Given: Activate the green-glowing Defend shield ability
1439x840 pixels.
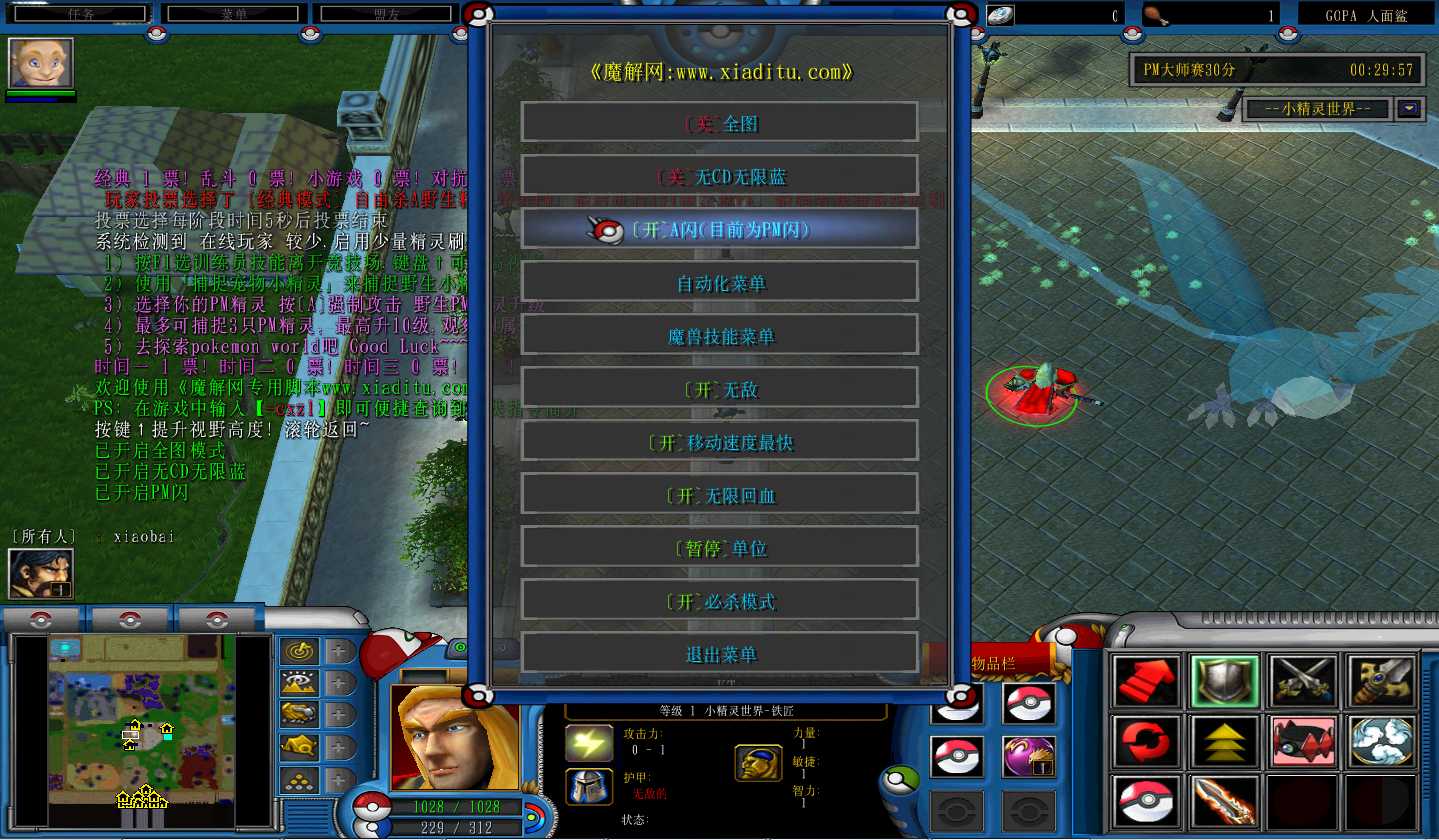Looking at the screenshot, I should point(1224,680).
